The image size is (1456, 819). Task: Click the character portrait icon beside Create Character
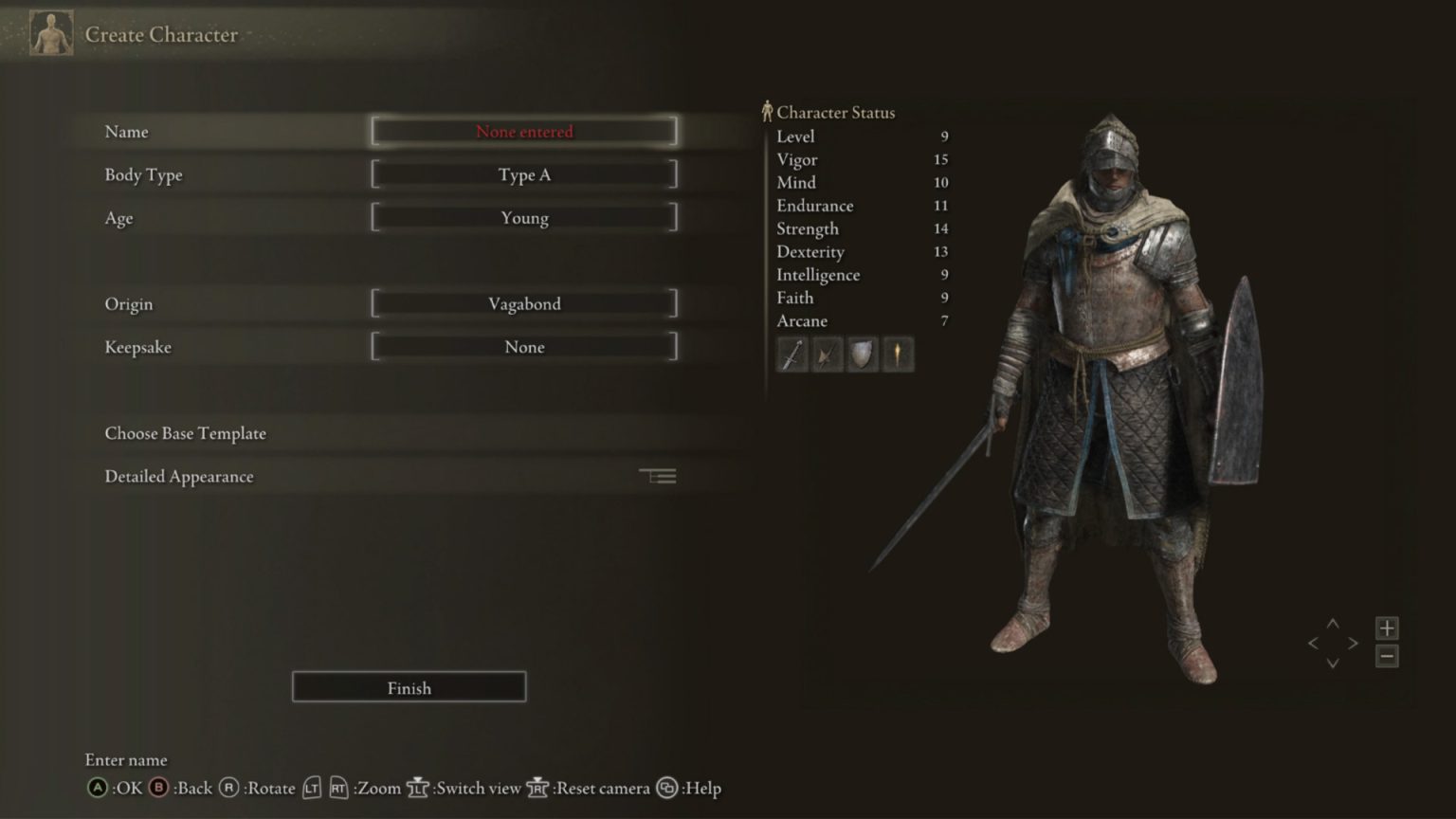(51, 31)
